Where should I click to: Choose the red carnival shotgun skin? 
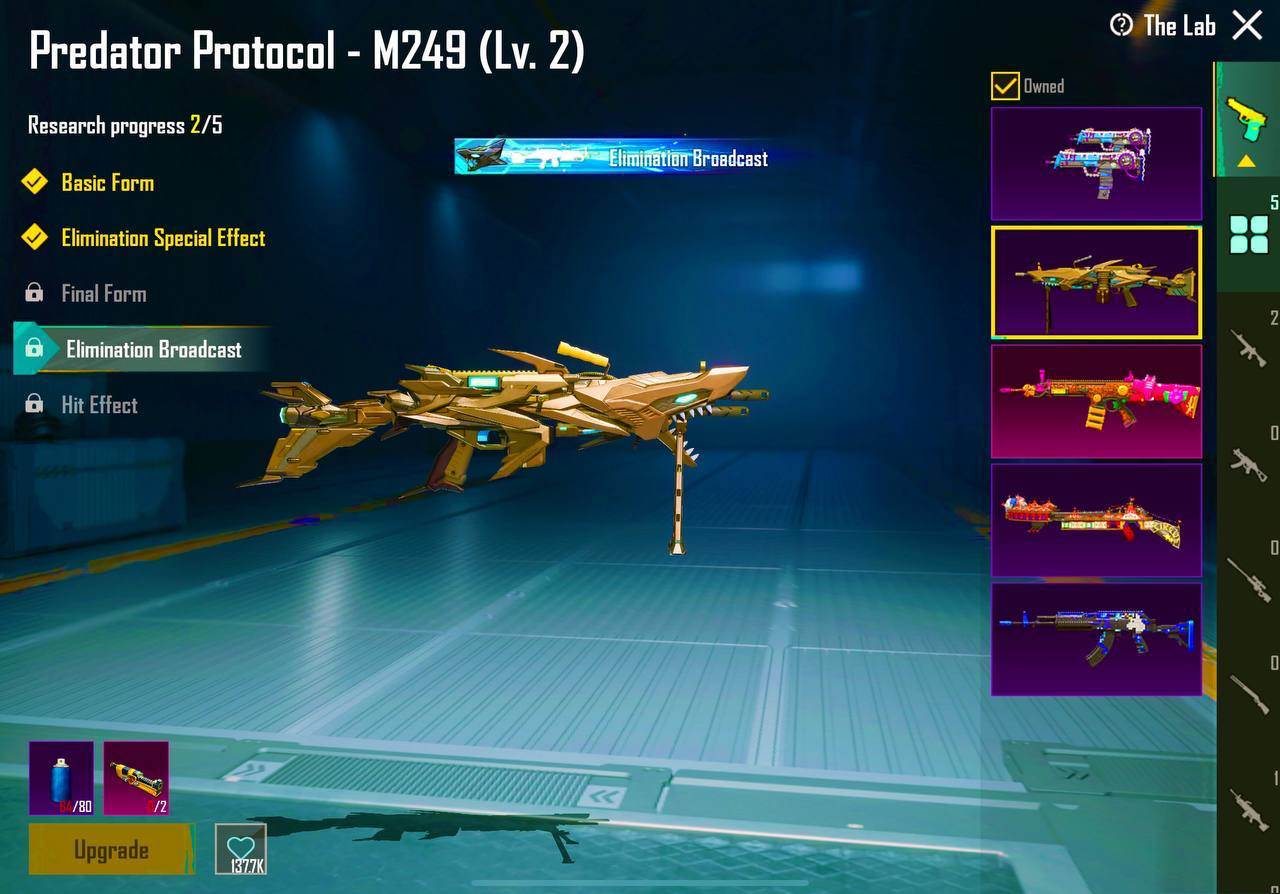[1096, 519]
